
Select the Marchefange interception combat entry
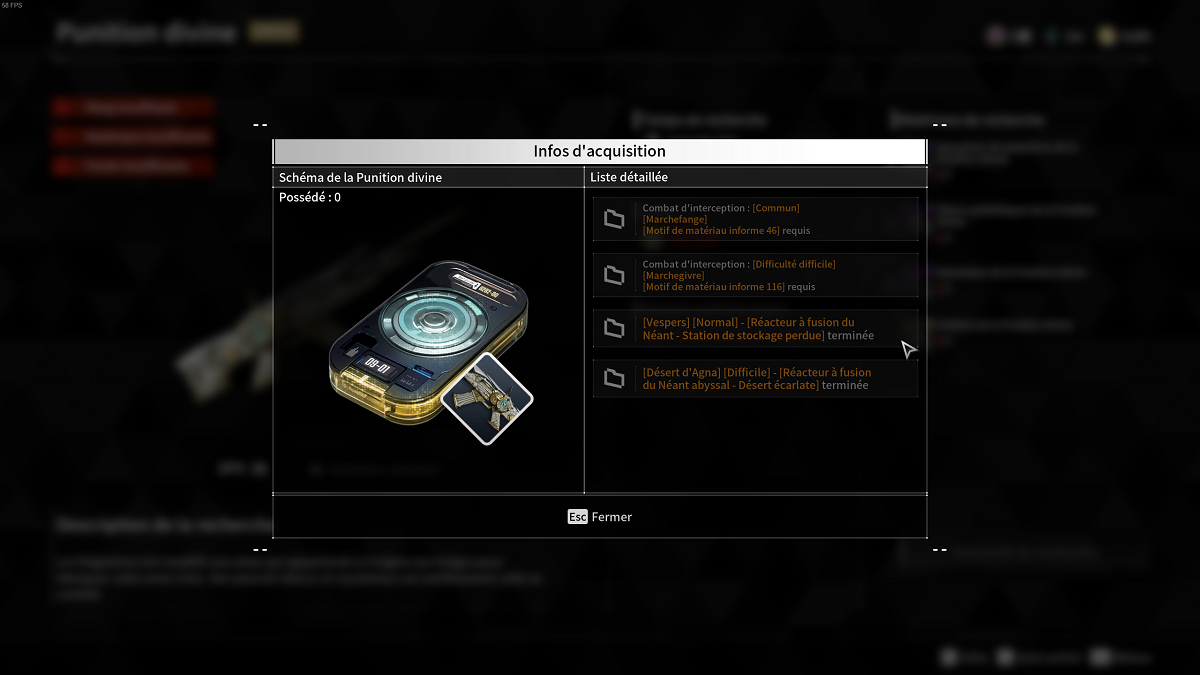pos(755,219)
